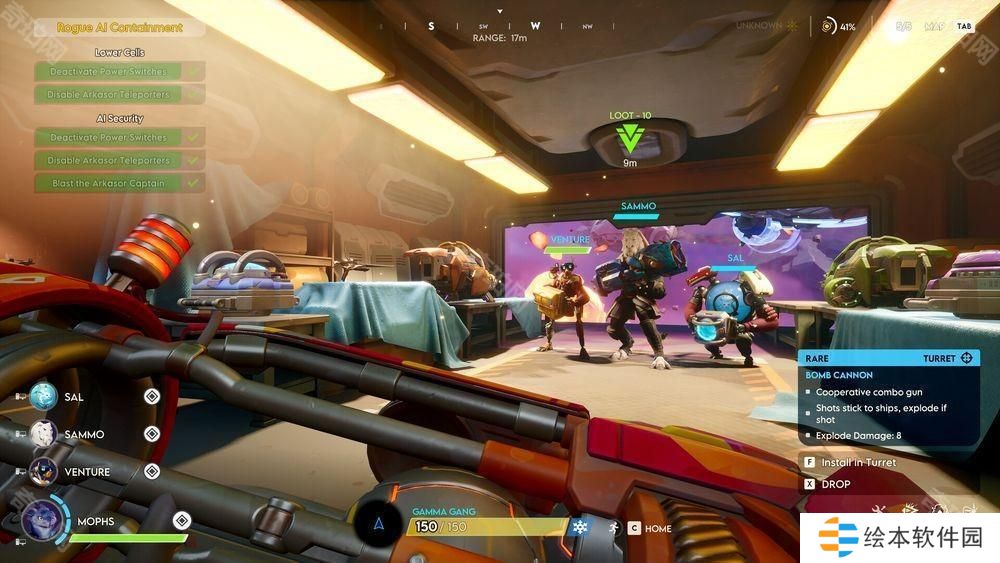Select SAMMO's portrait in the squad list
Screen dimensions: 1000x563
click(43, 434)
